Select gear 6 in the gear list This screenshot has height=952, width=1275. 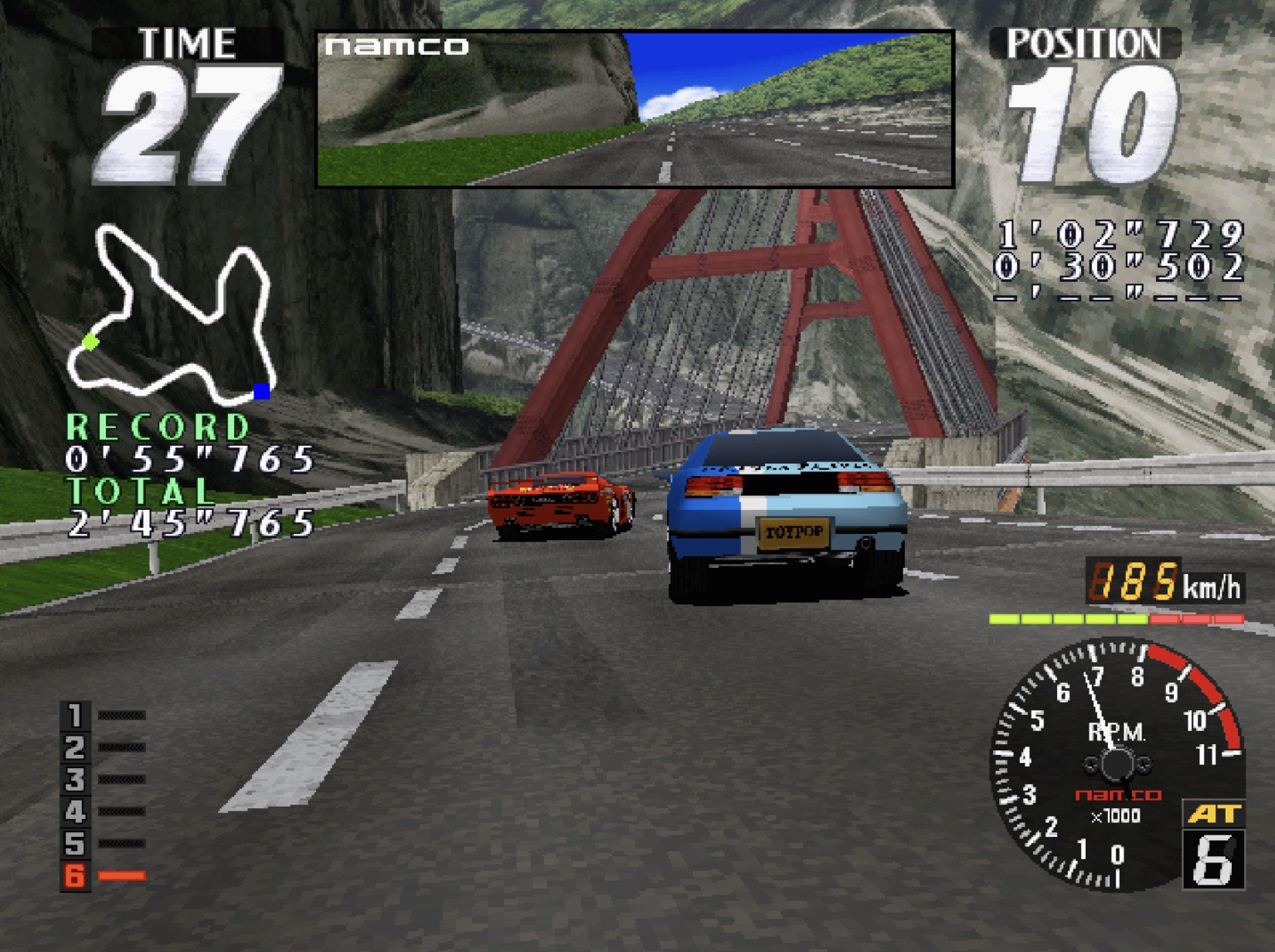click(76, 875)
